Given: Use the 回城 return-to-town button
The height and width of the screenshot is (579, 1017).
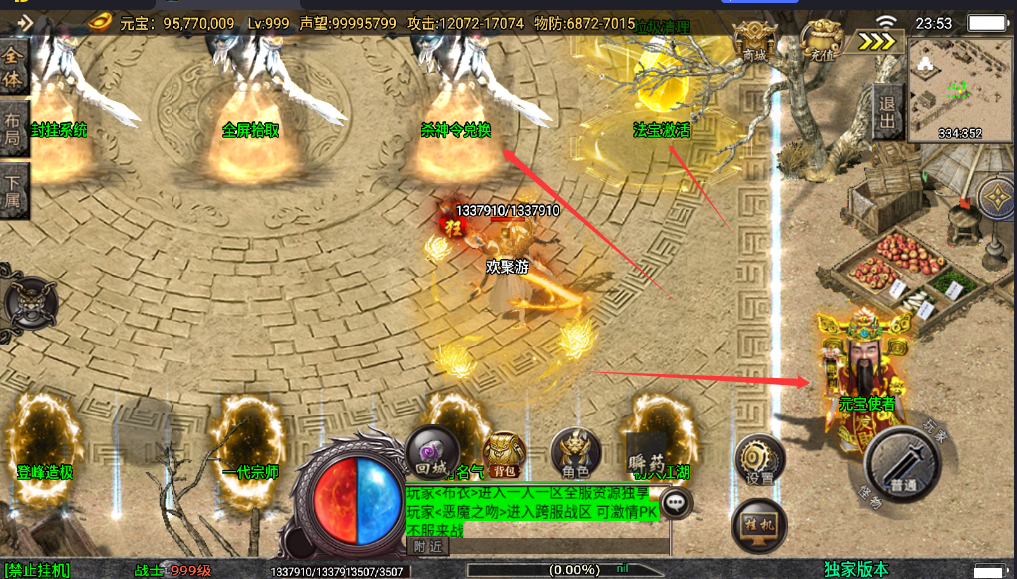Looking at the screenshot, I should click(432, 453).
